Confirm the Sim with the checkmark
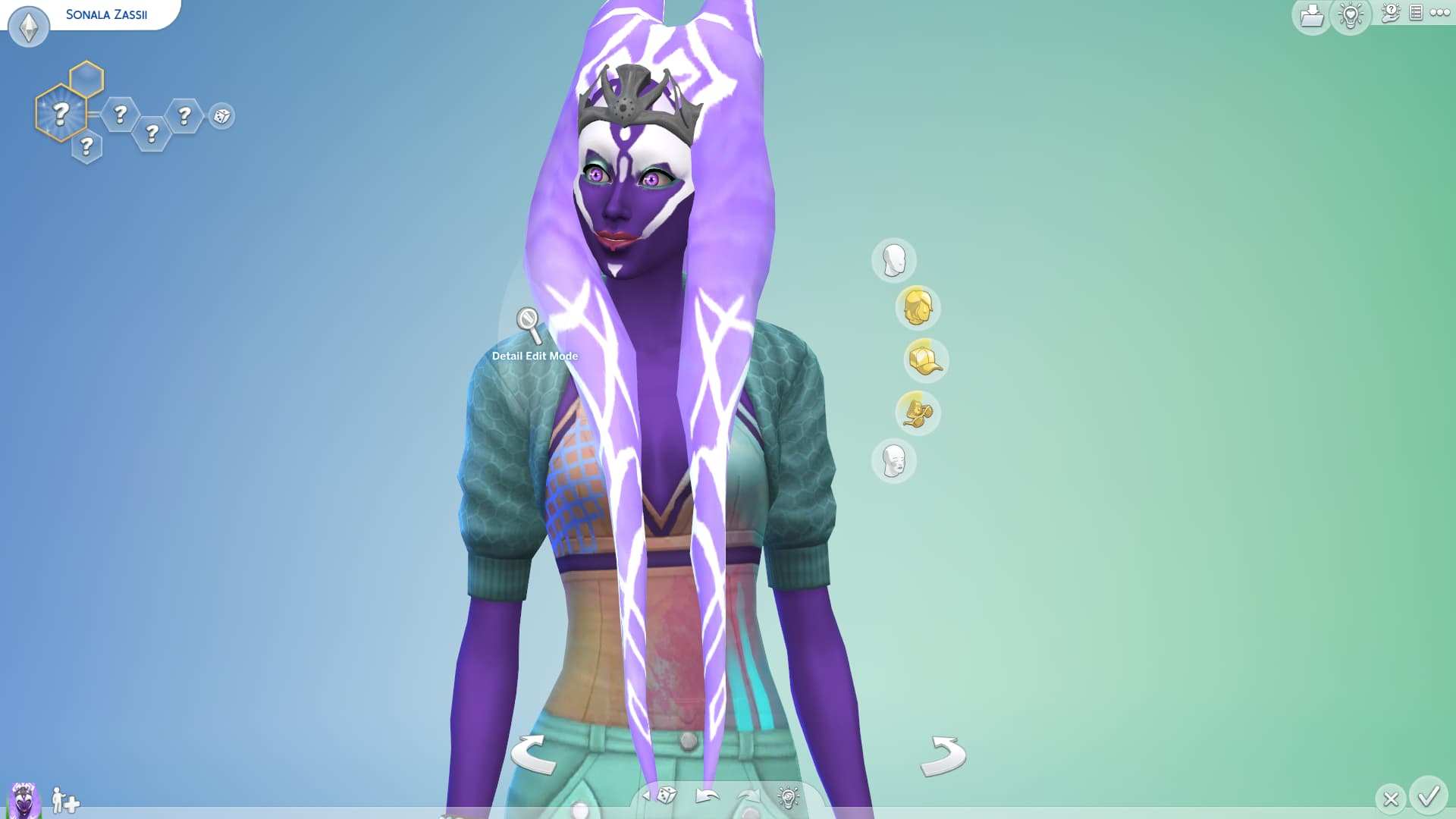The height and width of the screenshot is (819, 1456). 1429,796
